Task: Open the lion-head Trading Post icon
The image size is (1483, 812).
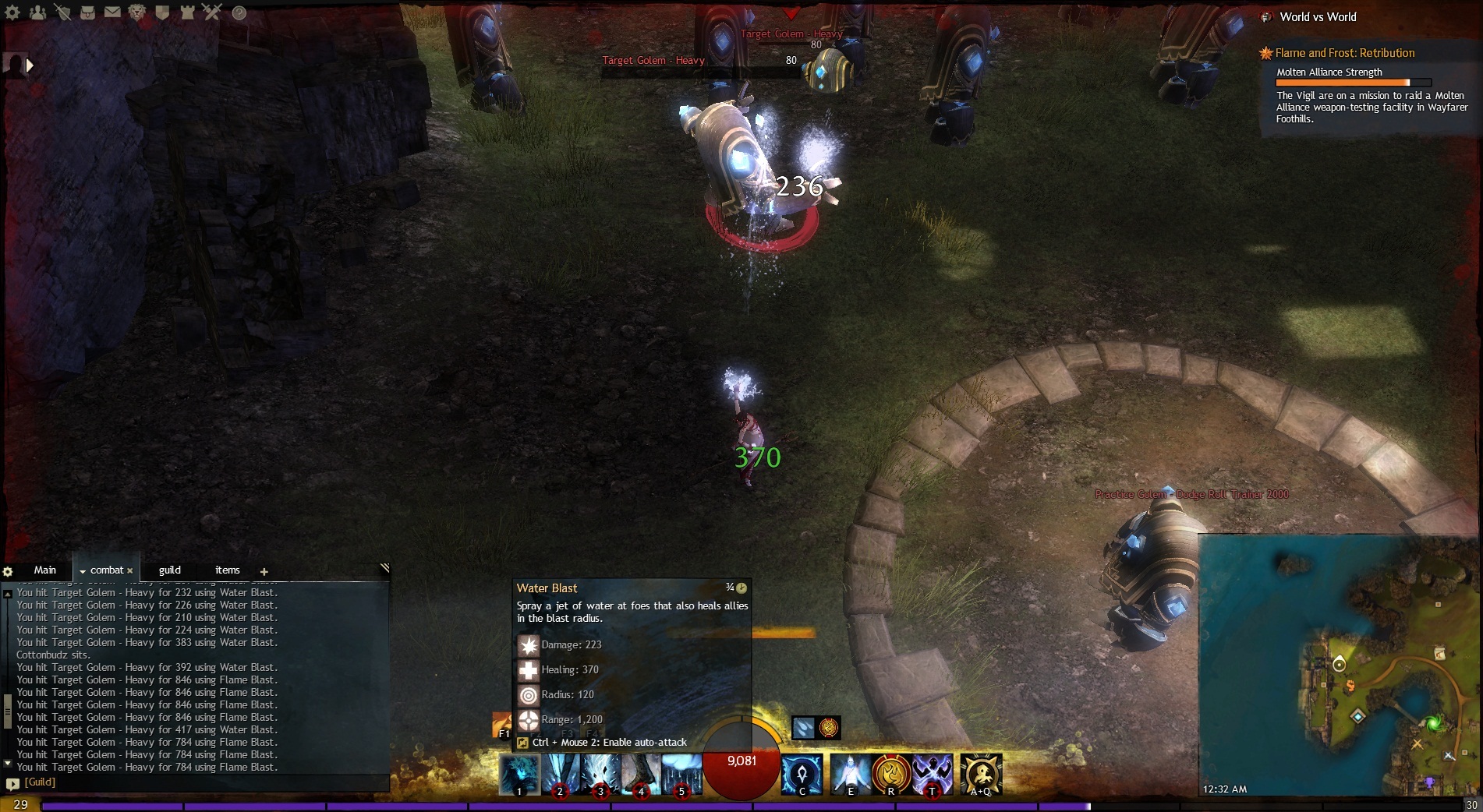Action: tap(137, 12)
